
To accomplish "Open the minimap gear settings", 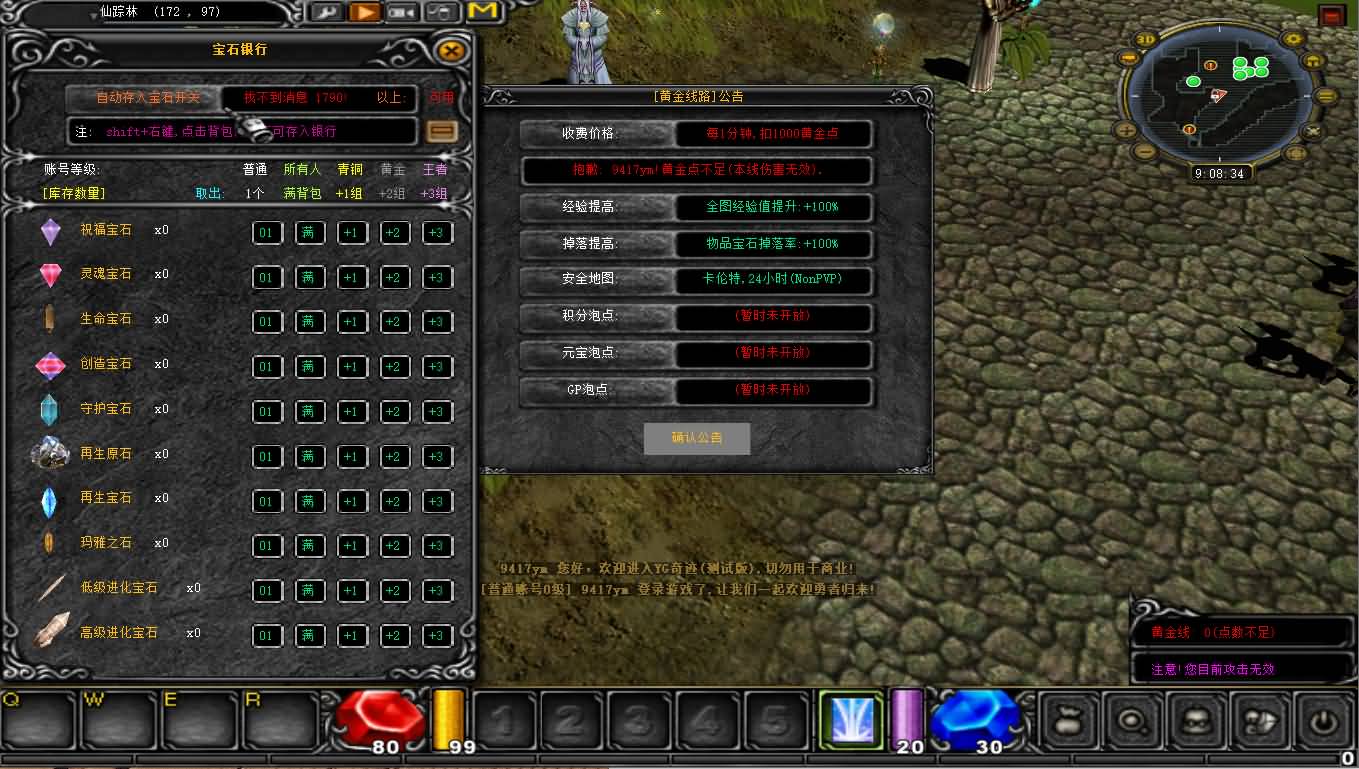I will pos(1294,40).
